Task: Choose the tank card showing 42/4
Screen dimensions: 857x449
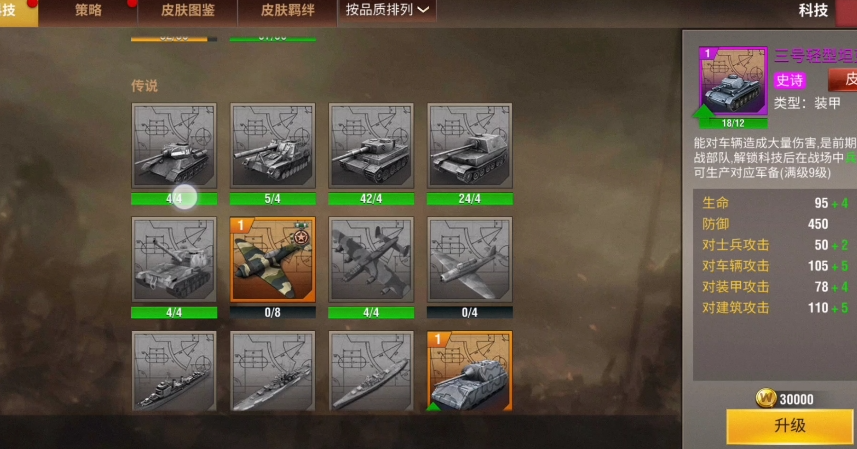Action: [x=371, y=146]
